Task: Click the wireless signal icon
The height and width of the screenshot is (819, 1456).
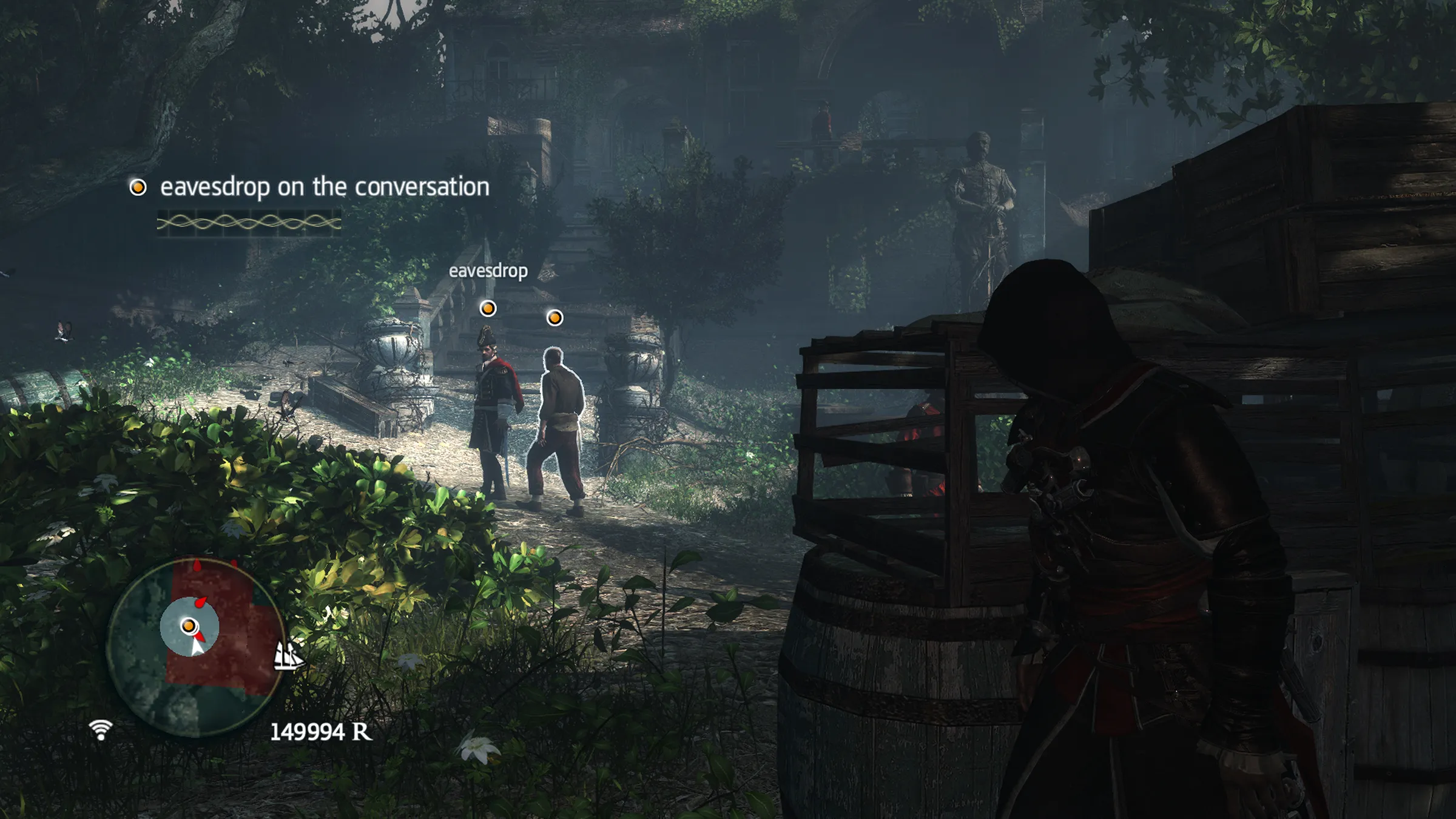Action: point(101,729)
